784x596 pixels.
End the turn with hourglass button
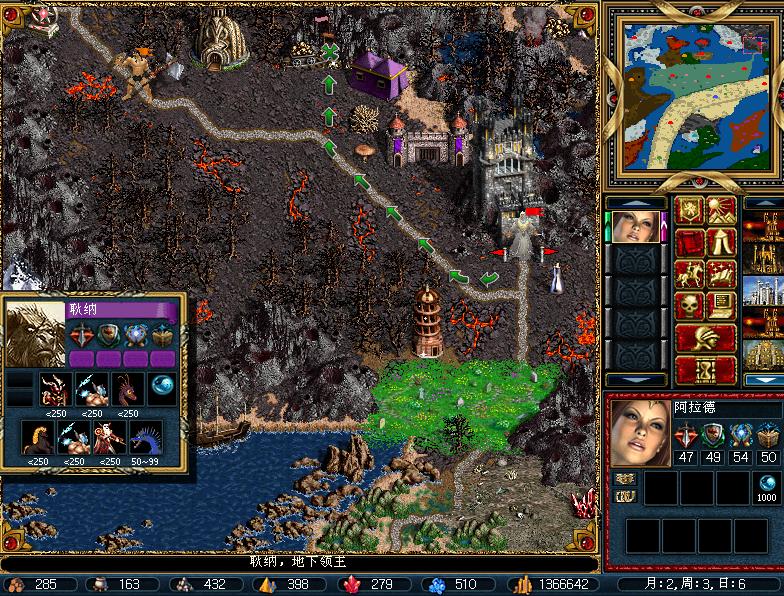(x=706, y=369)
